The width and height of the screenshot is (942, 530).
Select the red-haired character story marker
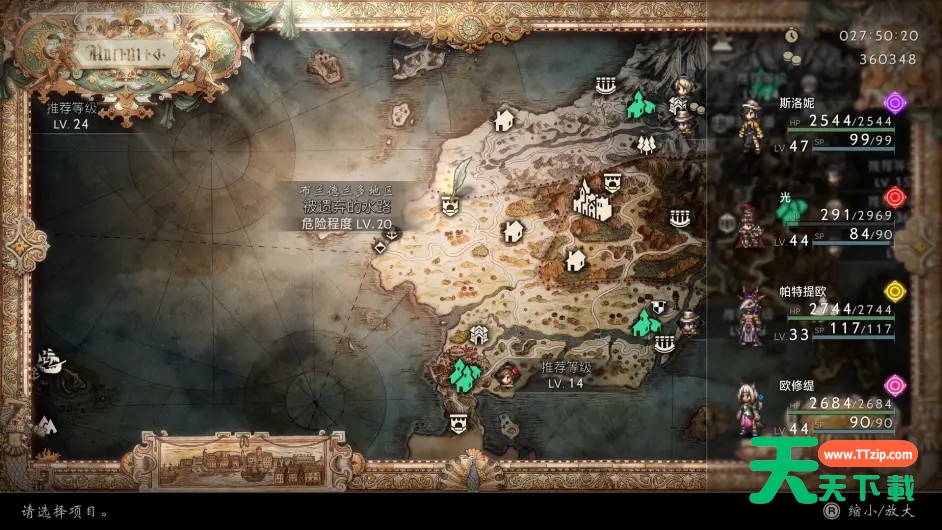[x=508, y=378]
